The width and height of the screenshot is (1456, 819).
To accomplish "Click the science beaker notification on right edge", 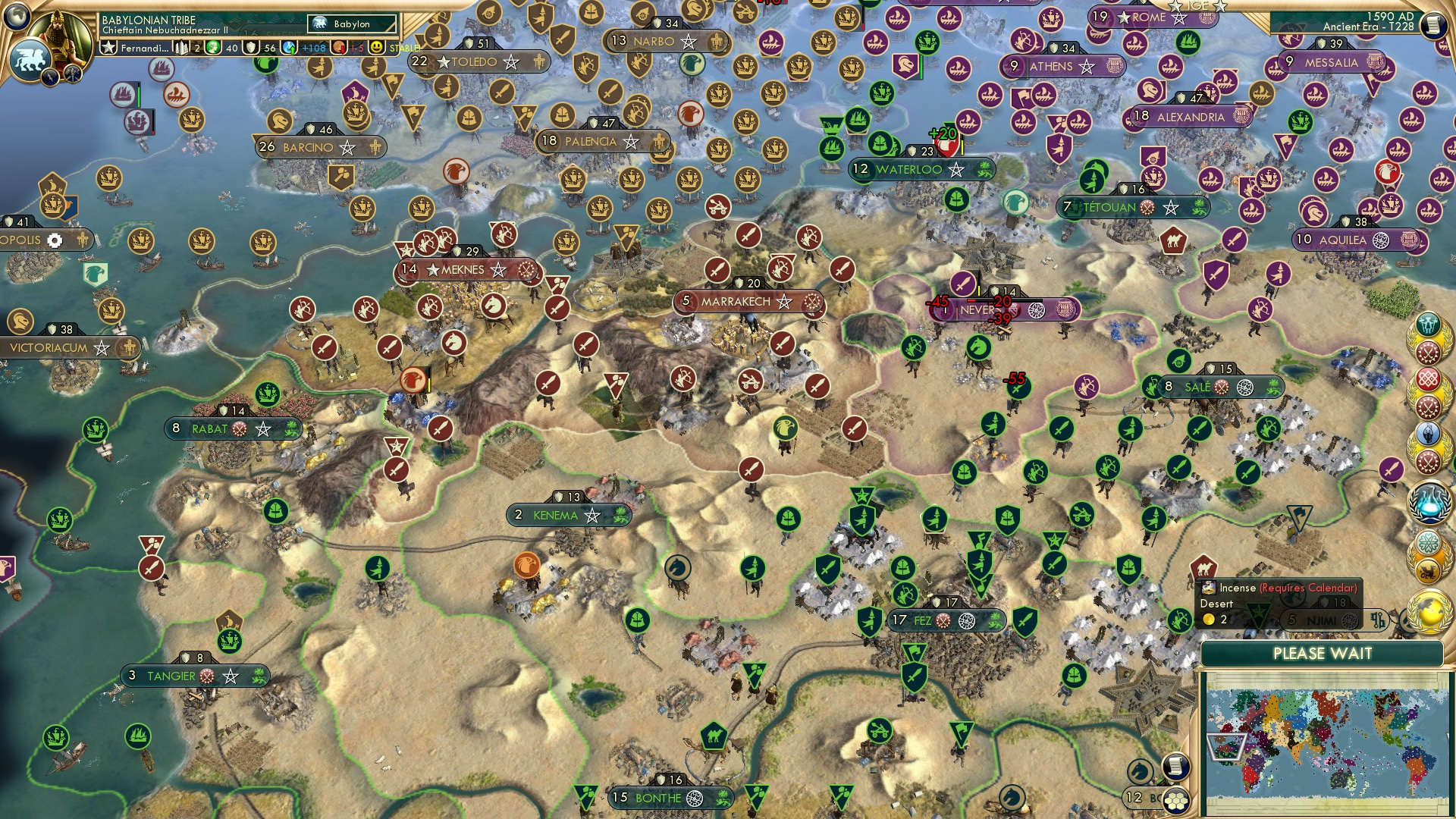I will click(1429, 502).
